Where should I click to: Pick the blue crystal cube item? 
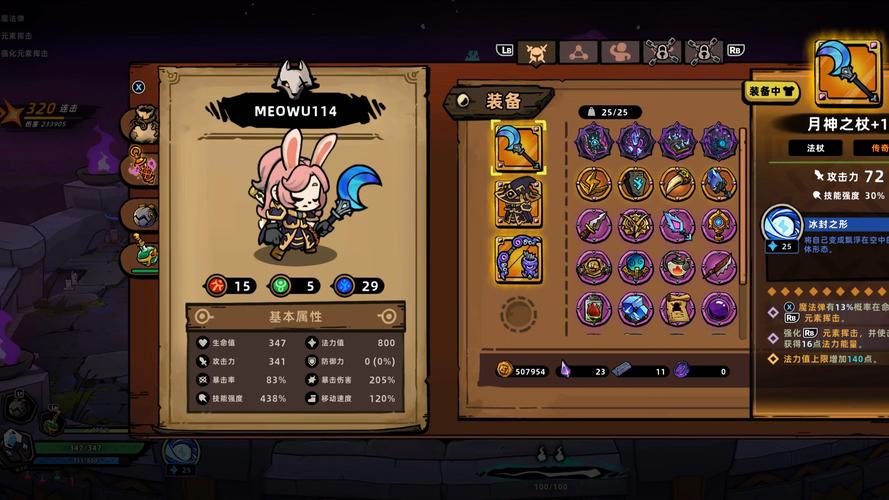point(635,308)
